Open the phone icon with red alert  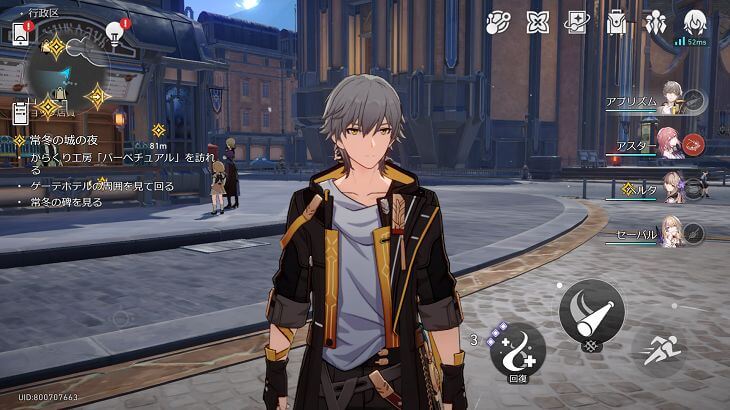coord(21,33)
